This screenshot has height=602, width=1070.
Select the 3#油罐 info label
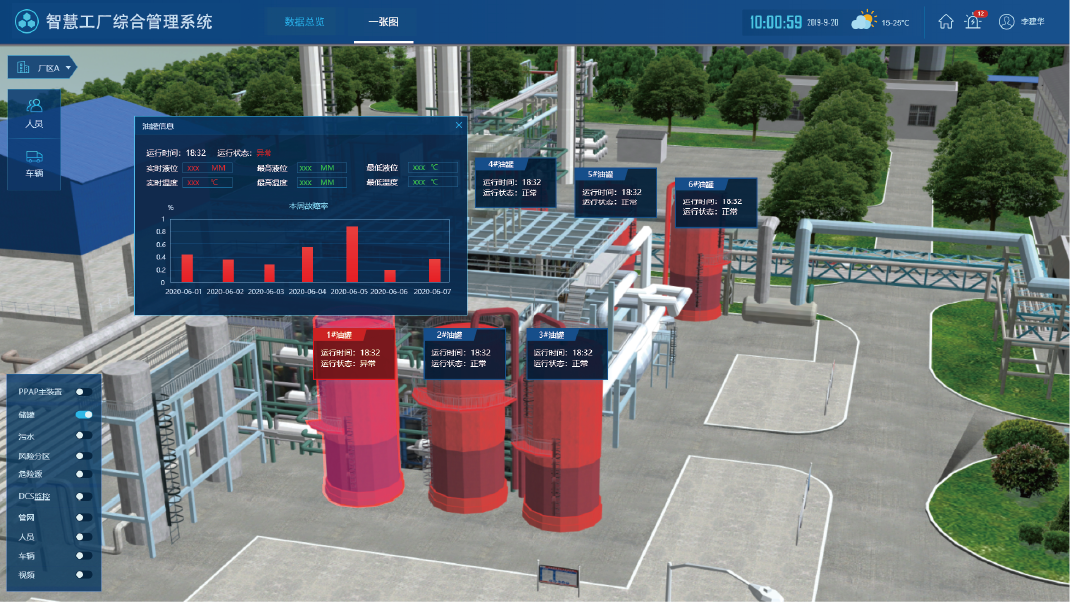(x=567, y=352)
